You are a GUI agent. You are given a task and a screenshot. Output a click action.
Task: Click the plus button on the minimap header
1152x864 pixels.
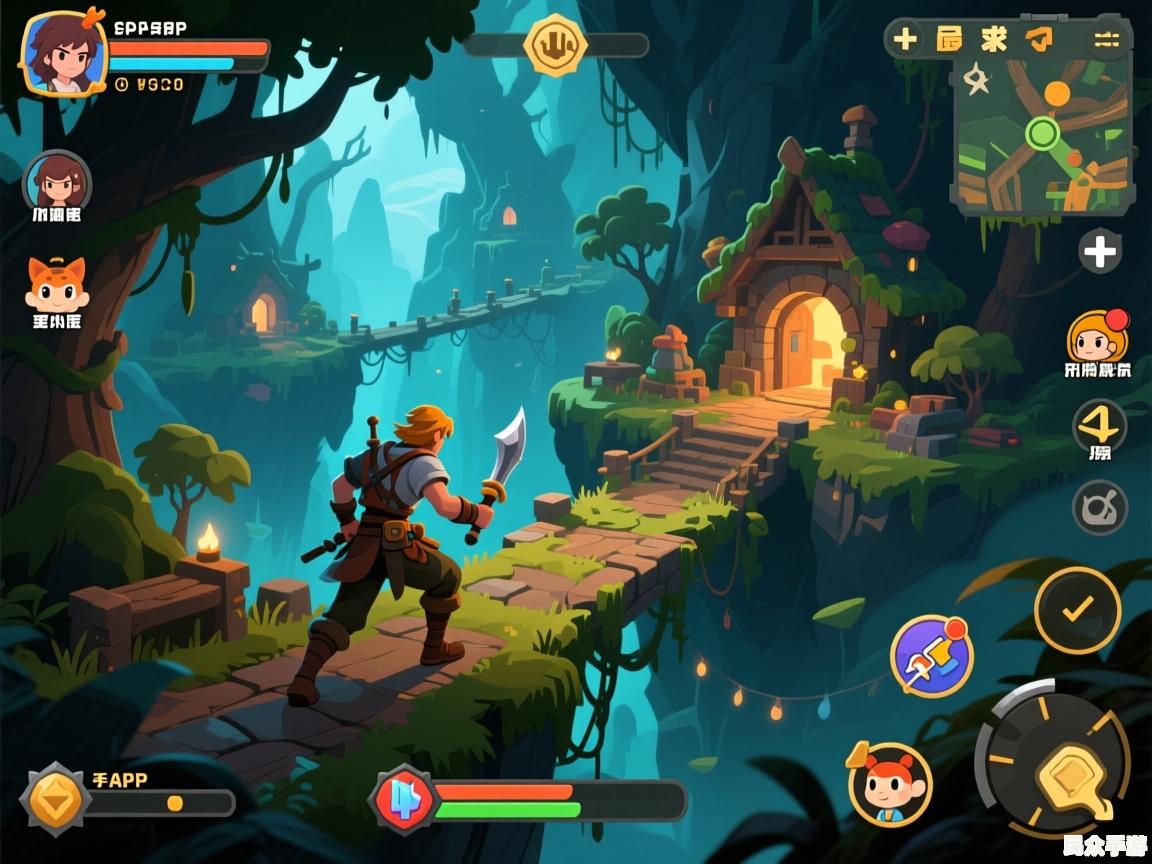905,39
